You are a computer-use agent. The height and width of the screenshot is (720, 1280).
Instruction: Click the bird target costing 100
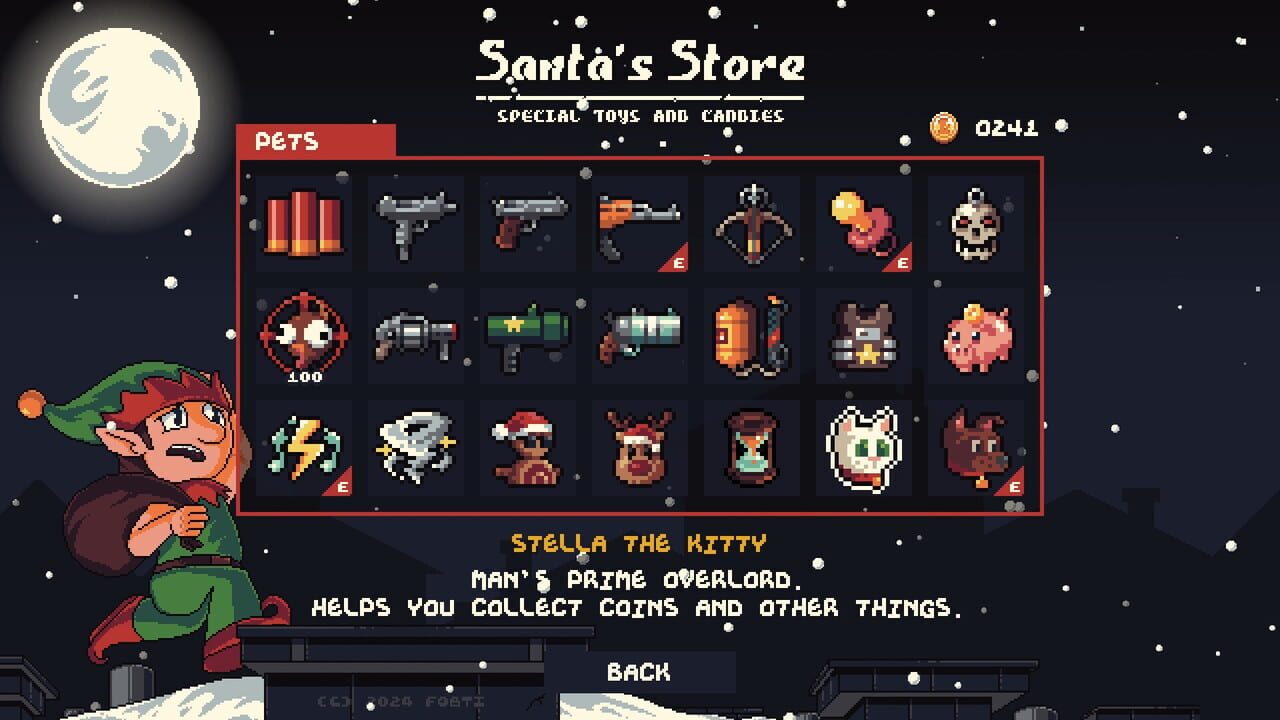coord(303,336)
